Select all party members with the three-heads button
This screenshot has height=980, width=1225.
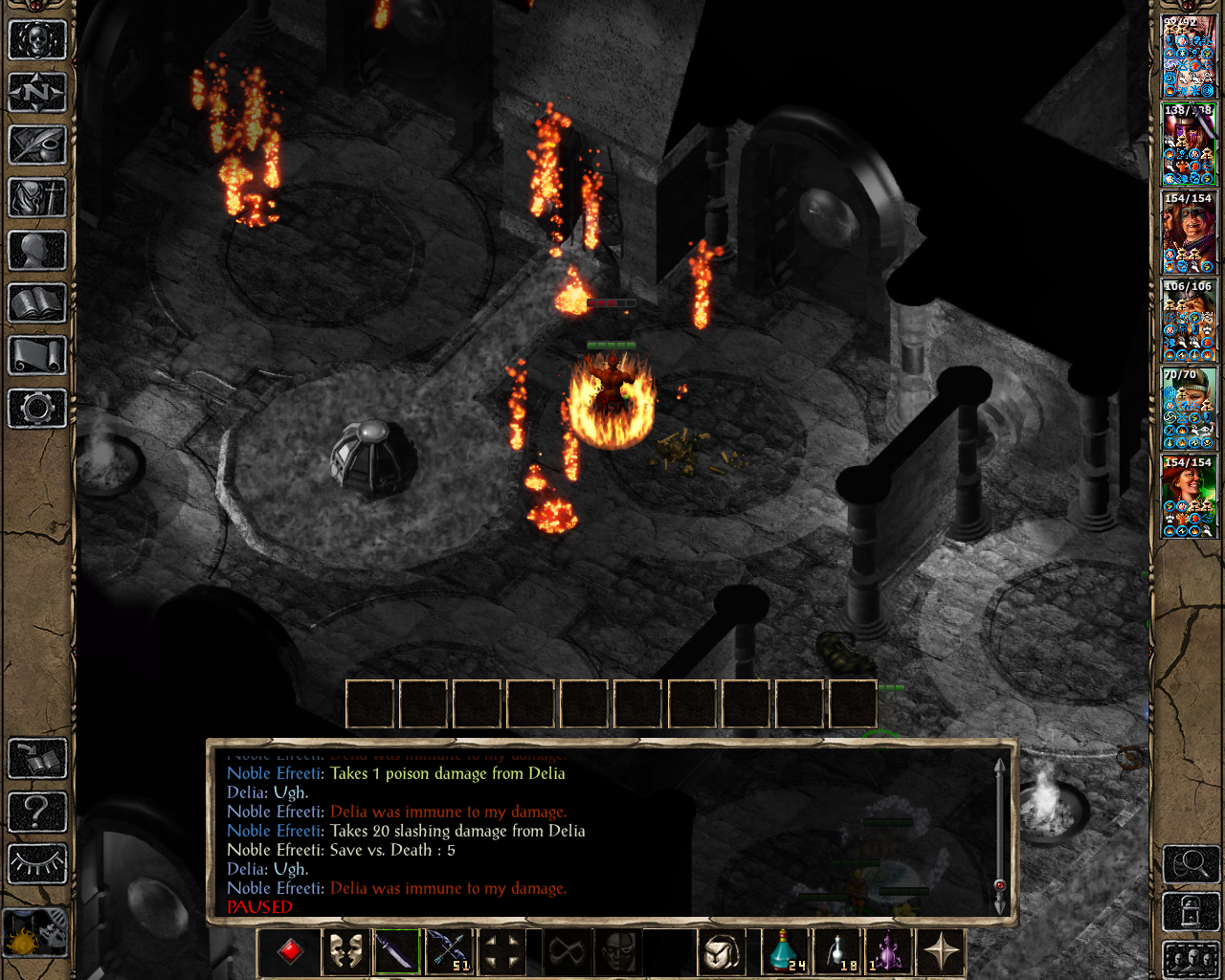(x=1191, y=958)
